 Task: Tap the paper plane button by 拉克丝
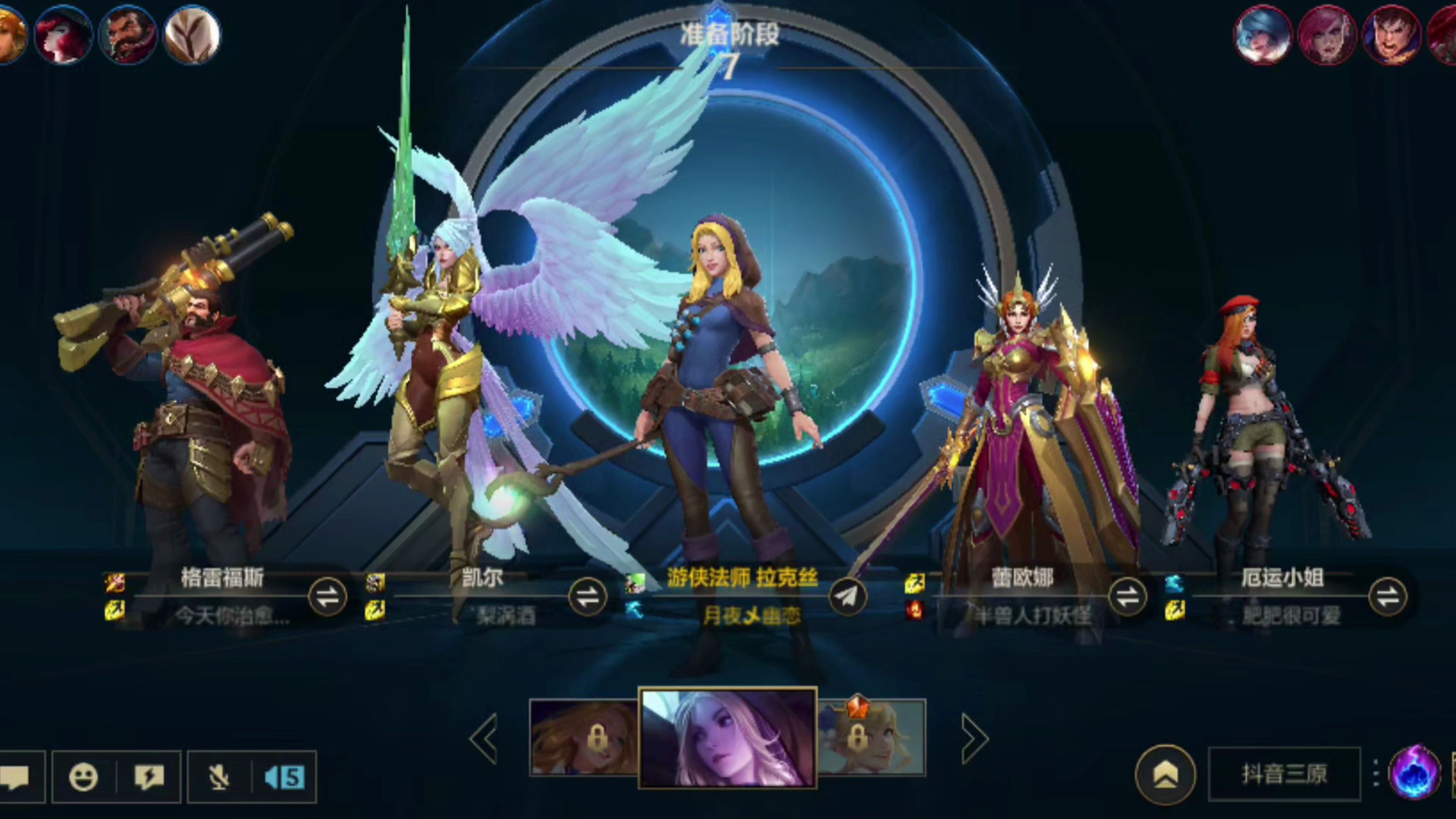pyautogui.click(x=847, y=596)
